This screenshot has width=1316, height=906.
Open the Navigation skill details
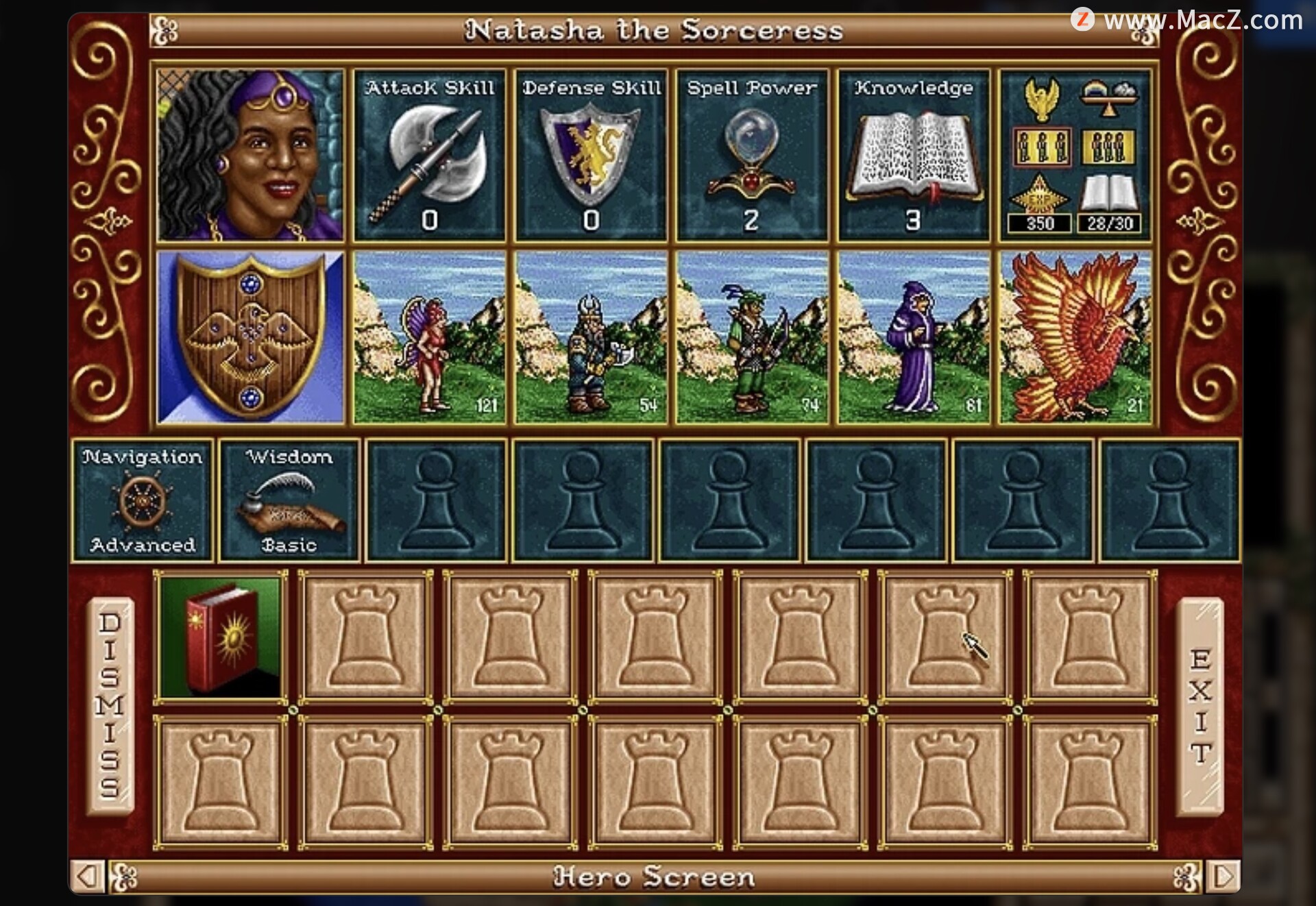pos(143,500)
